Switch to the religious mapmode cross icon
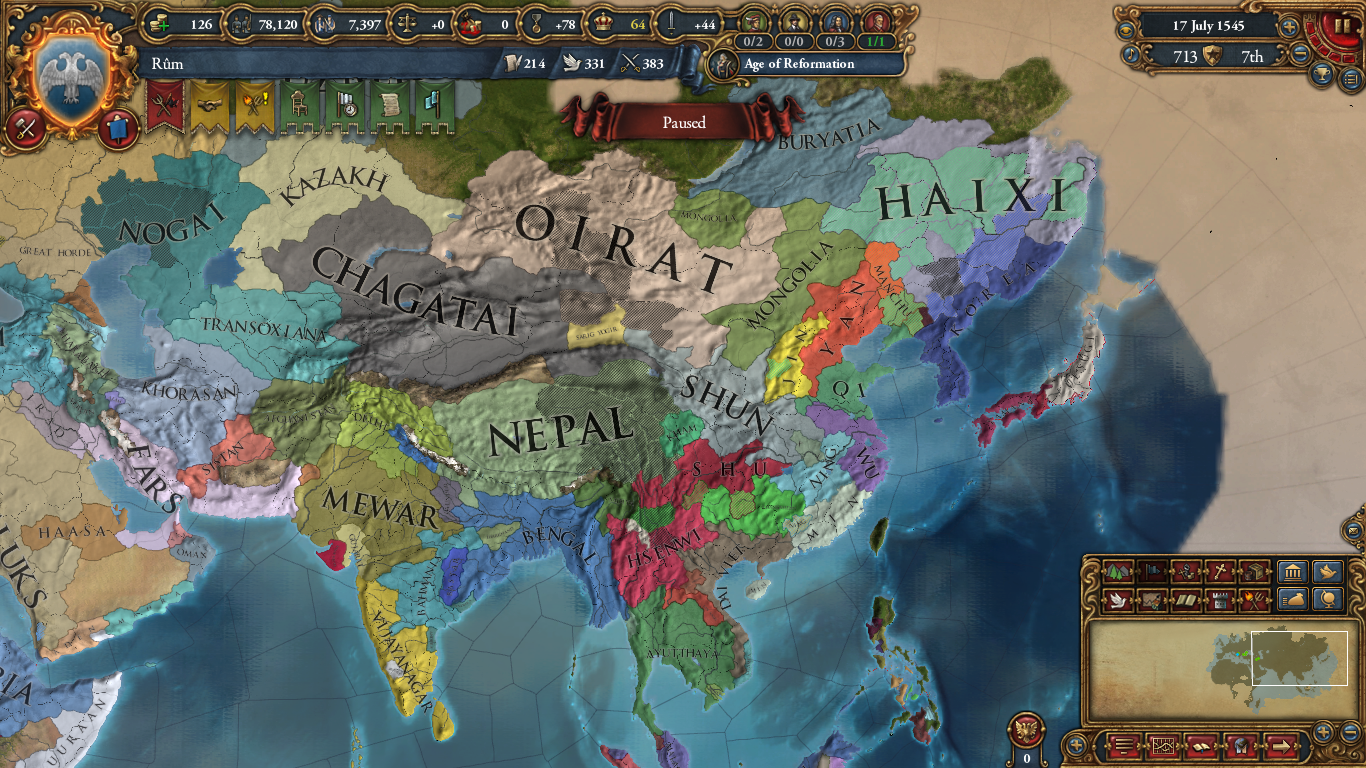1366x768 pixels. [1218, 572]
